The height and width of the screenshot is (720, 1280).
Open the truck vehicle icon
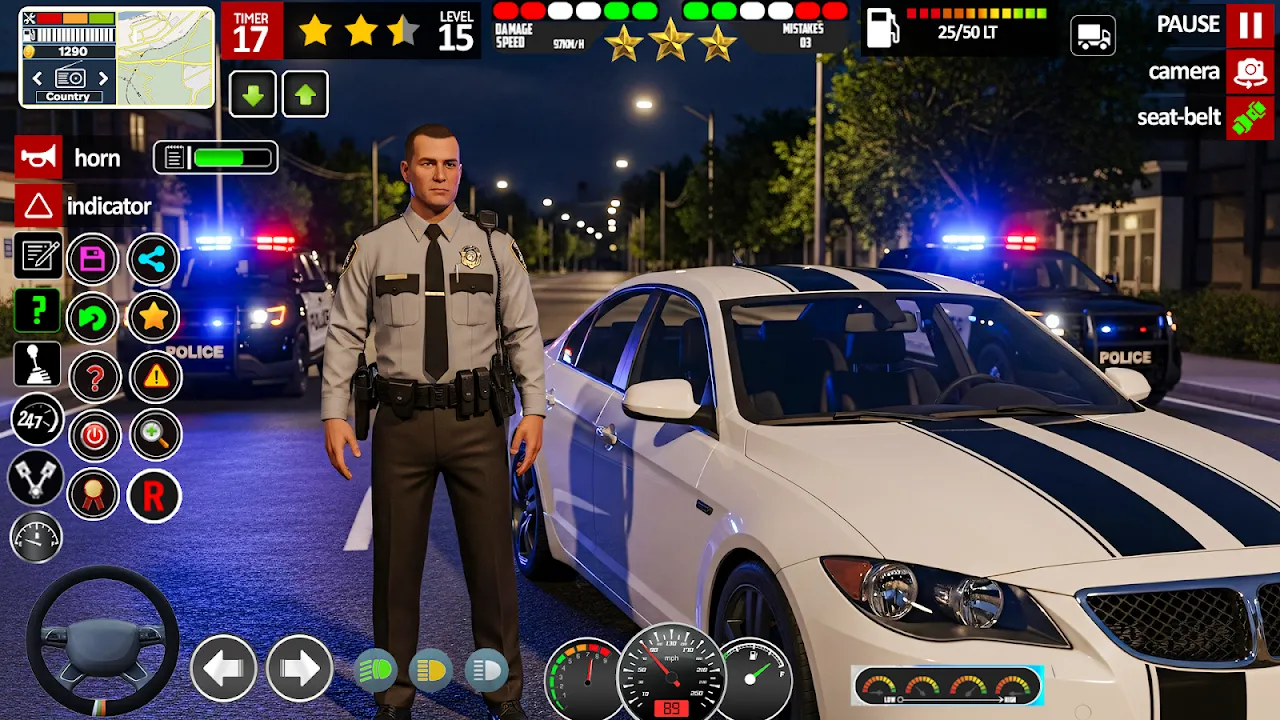tap(1093, 37)
